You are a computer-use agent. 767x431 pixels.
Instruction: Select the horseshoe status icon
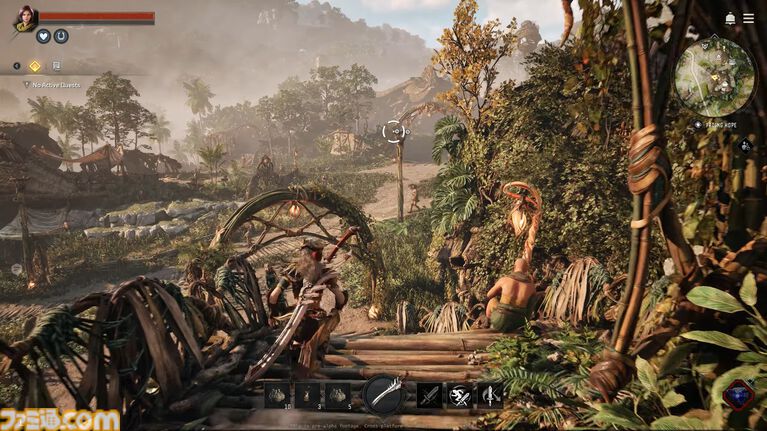click(60, 36)
